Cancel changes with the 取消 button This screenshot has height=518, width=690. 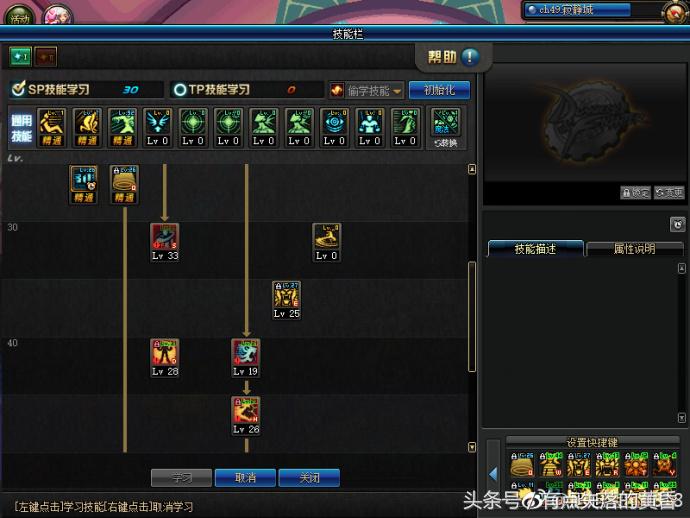245,478
